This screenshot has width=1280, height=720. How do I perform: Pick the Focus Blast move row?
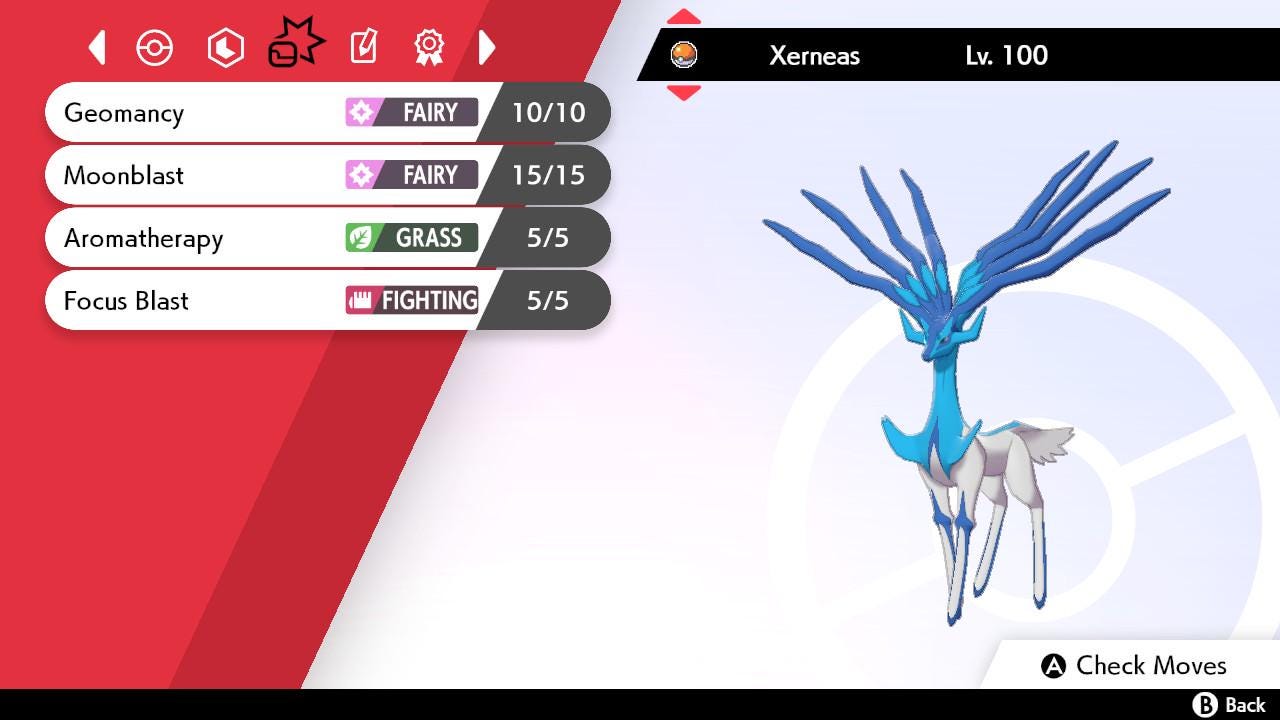(x=326, y=301)
